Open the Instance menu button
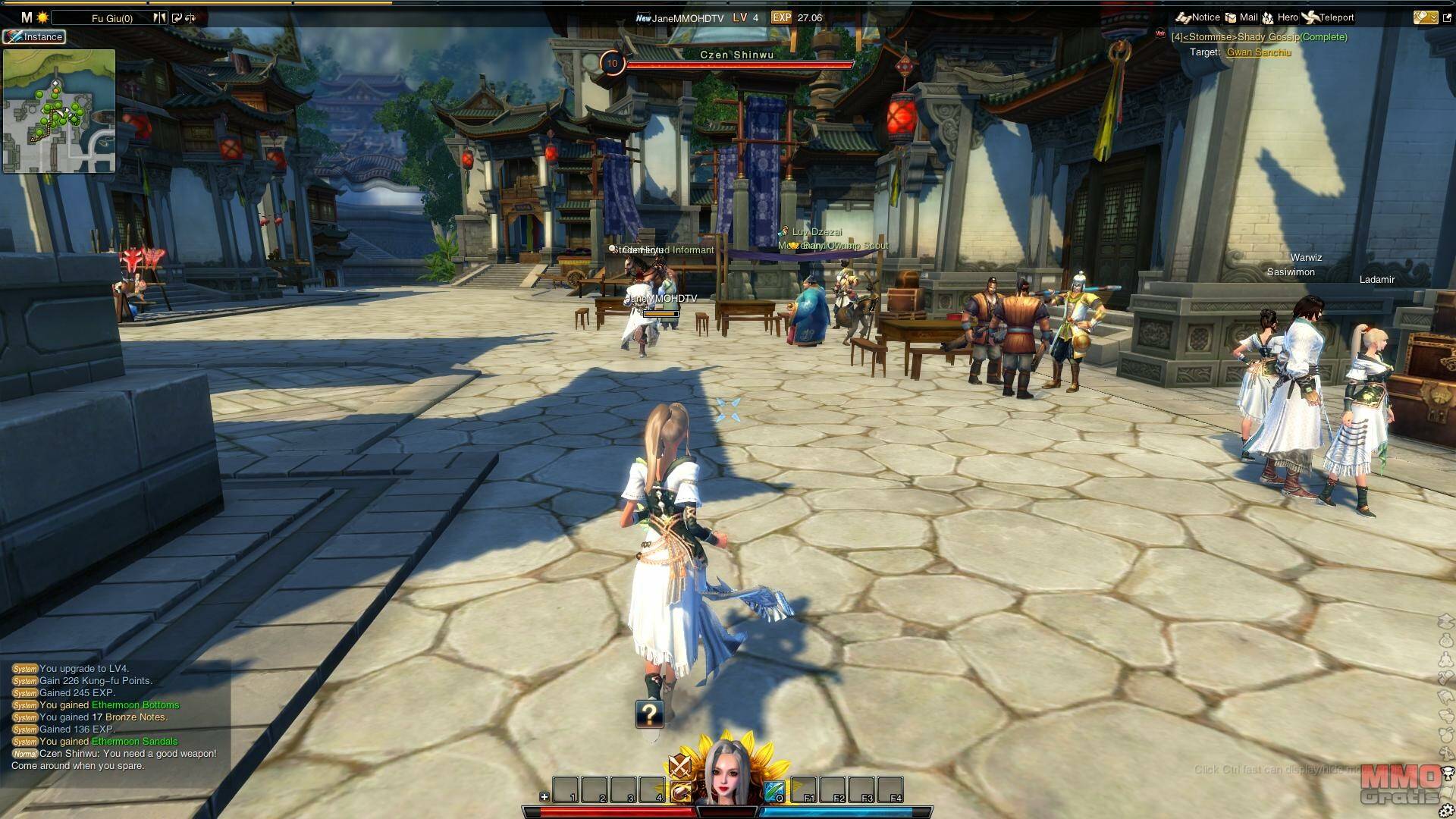Image resolution: width=1456 pixels, height=819 pixels. point(34,36)
